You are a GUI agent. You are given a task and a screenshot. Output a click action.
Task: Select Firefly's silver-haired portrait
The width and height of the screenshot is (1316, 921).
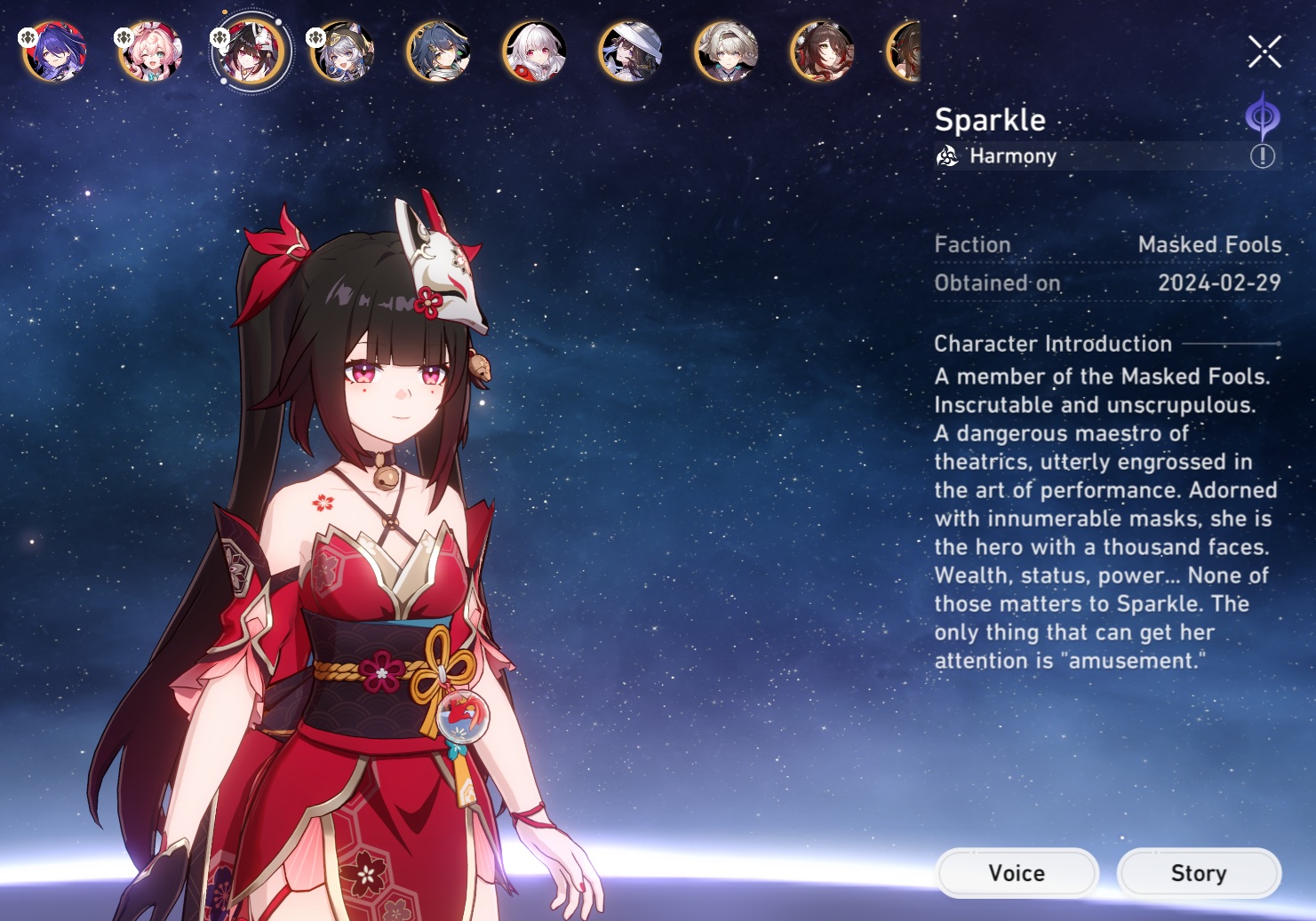(727, 52)
